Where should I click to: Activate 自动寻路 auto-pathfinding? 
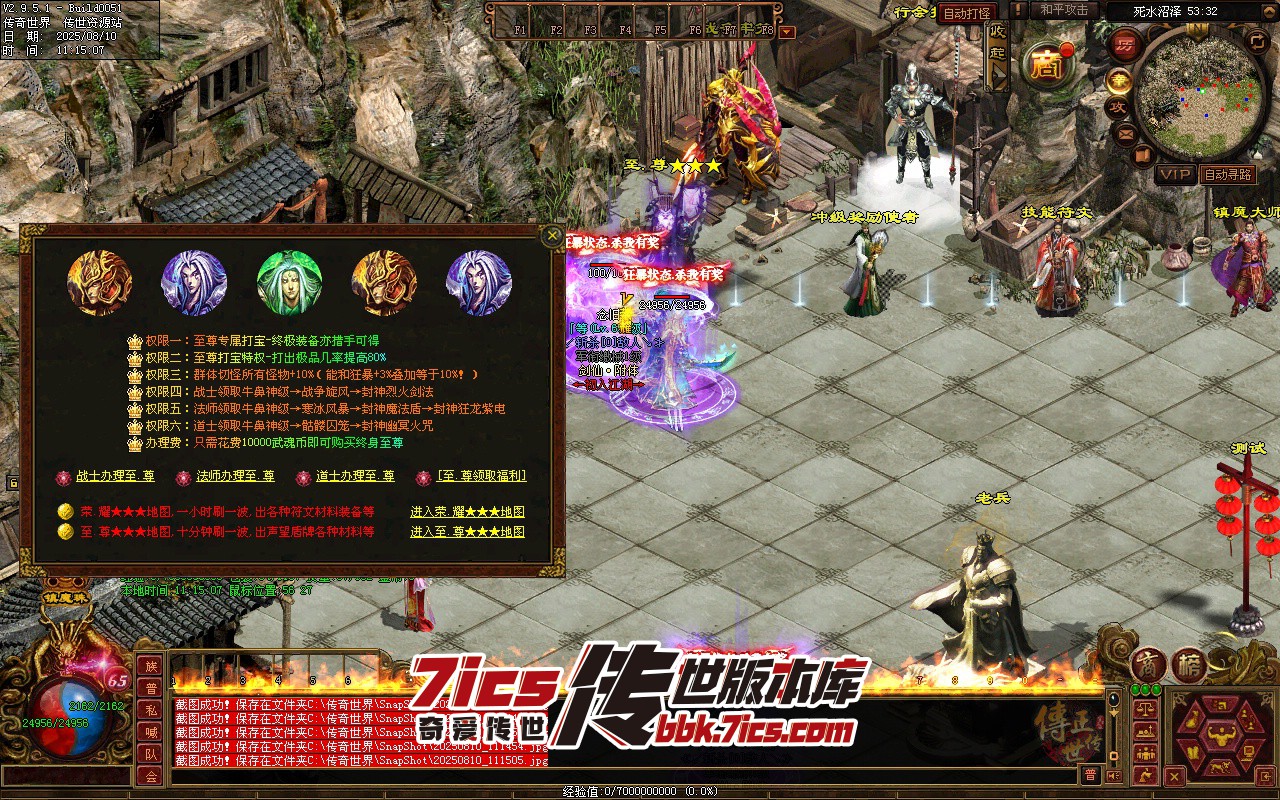1227,174
